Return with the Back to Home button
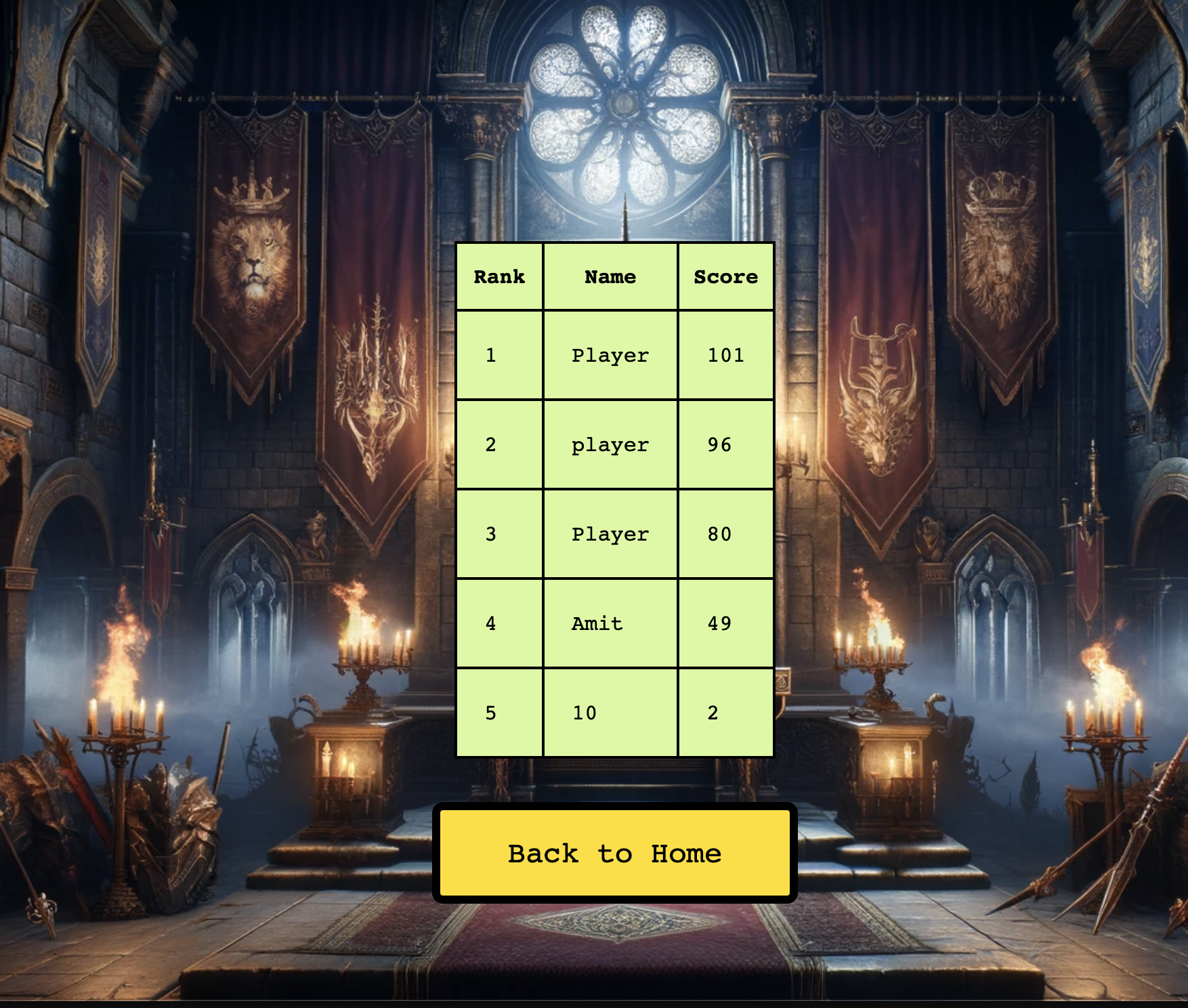 614,853
